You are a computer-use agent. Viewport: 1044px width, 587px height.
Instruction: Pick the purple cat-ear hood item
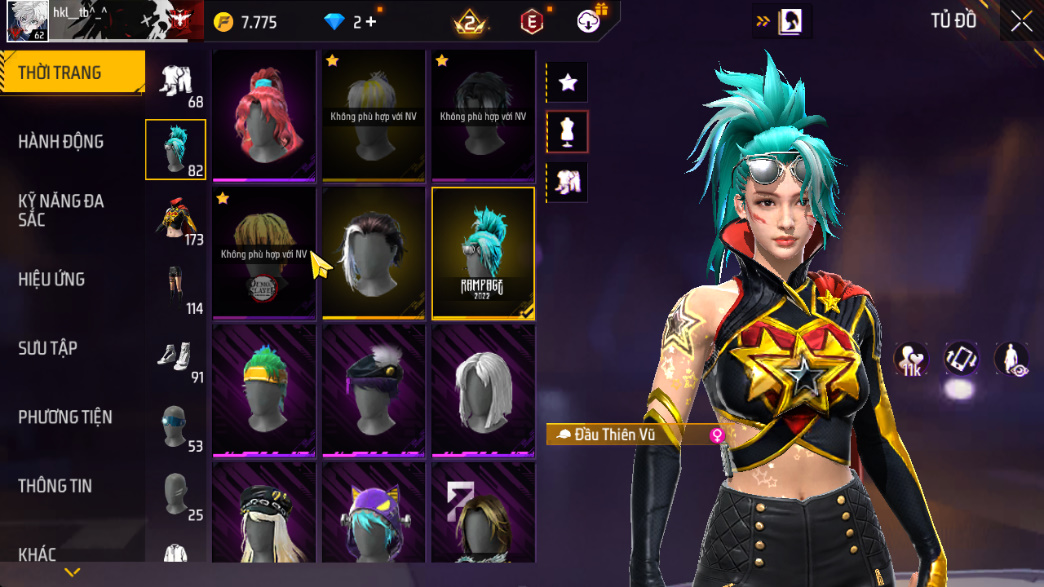pyautogui.click(x=373, y=513)
